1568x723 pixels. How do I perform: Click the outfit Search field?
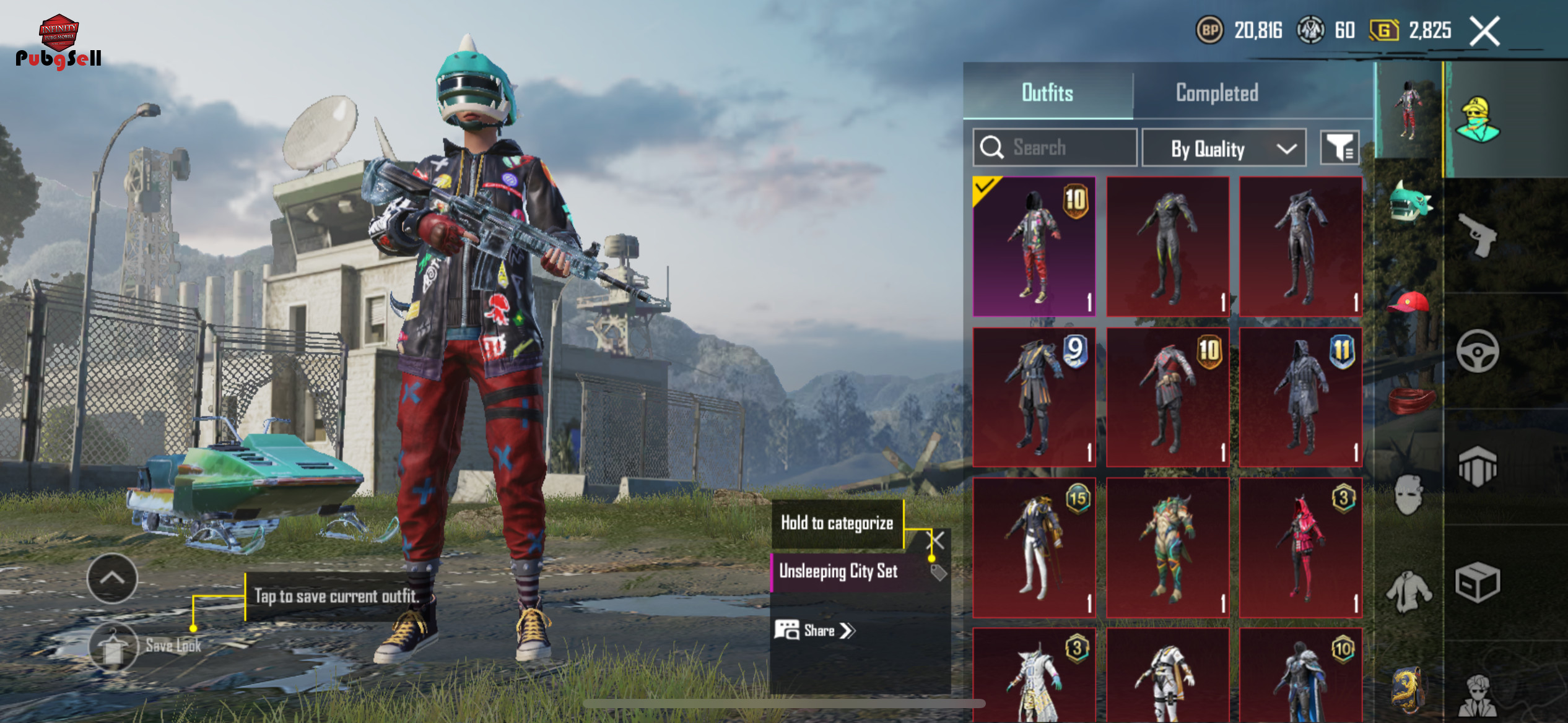pyautogui.click(x=1055, y=148)
